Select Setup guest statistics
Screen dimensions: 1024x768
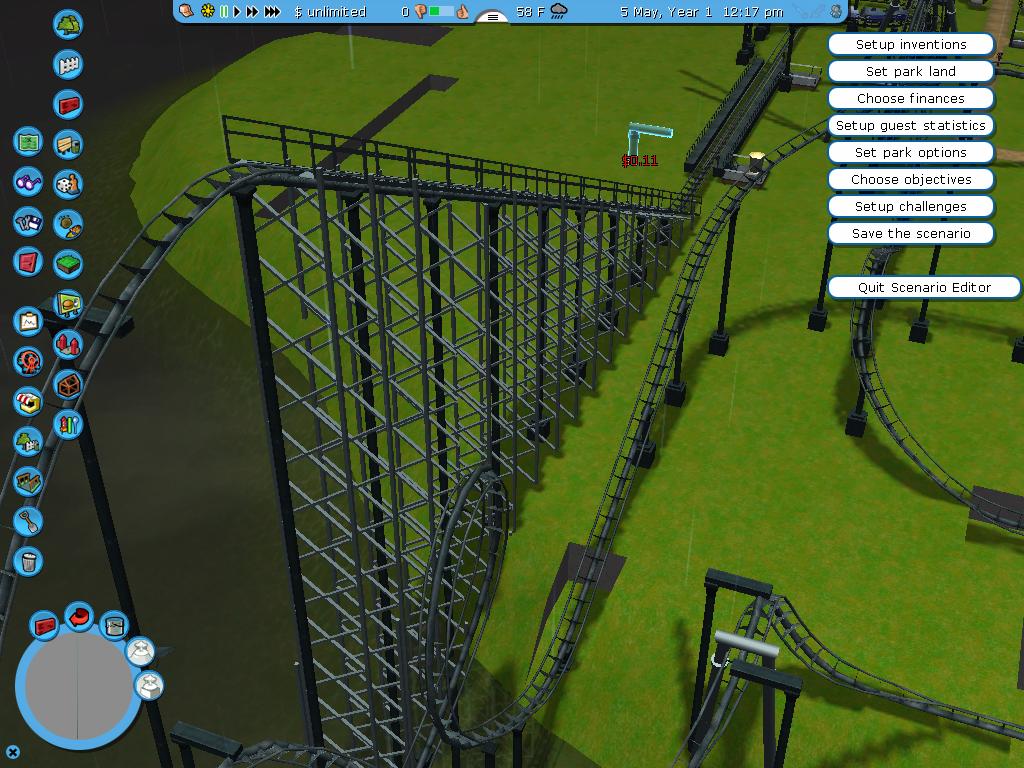click(x=910, y=126)
